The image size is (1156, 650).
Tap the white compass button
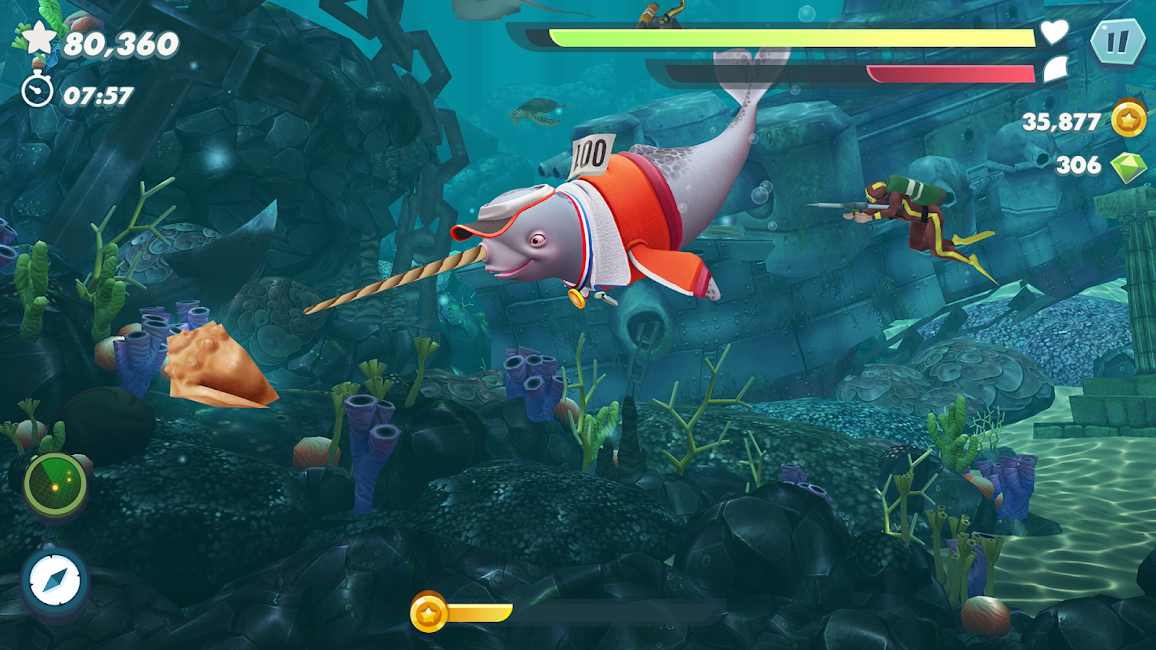point(55,581)
